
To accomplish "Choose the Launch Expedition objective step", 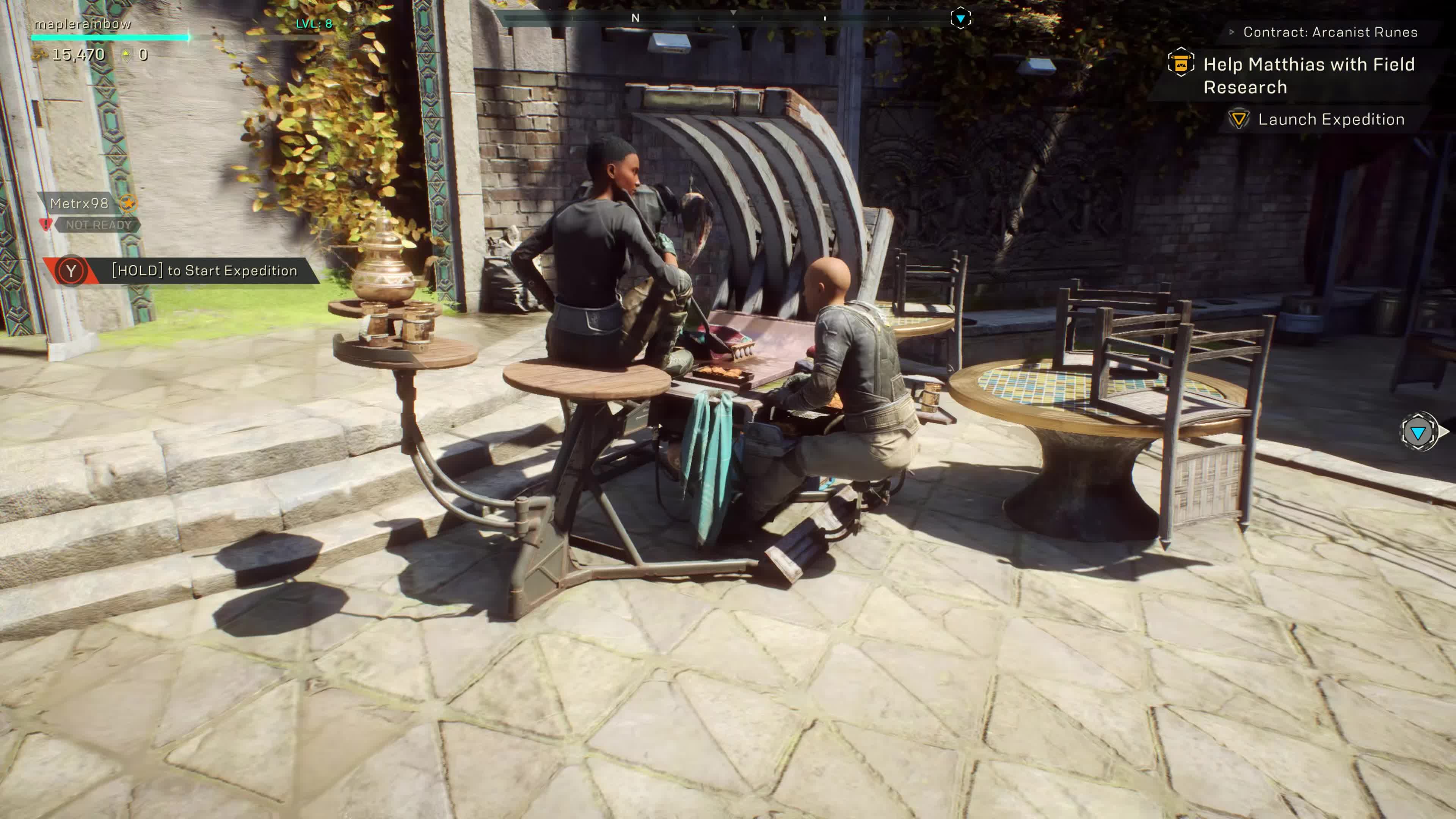I will (x=1330, y=119).
